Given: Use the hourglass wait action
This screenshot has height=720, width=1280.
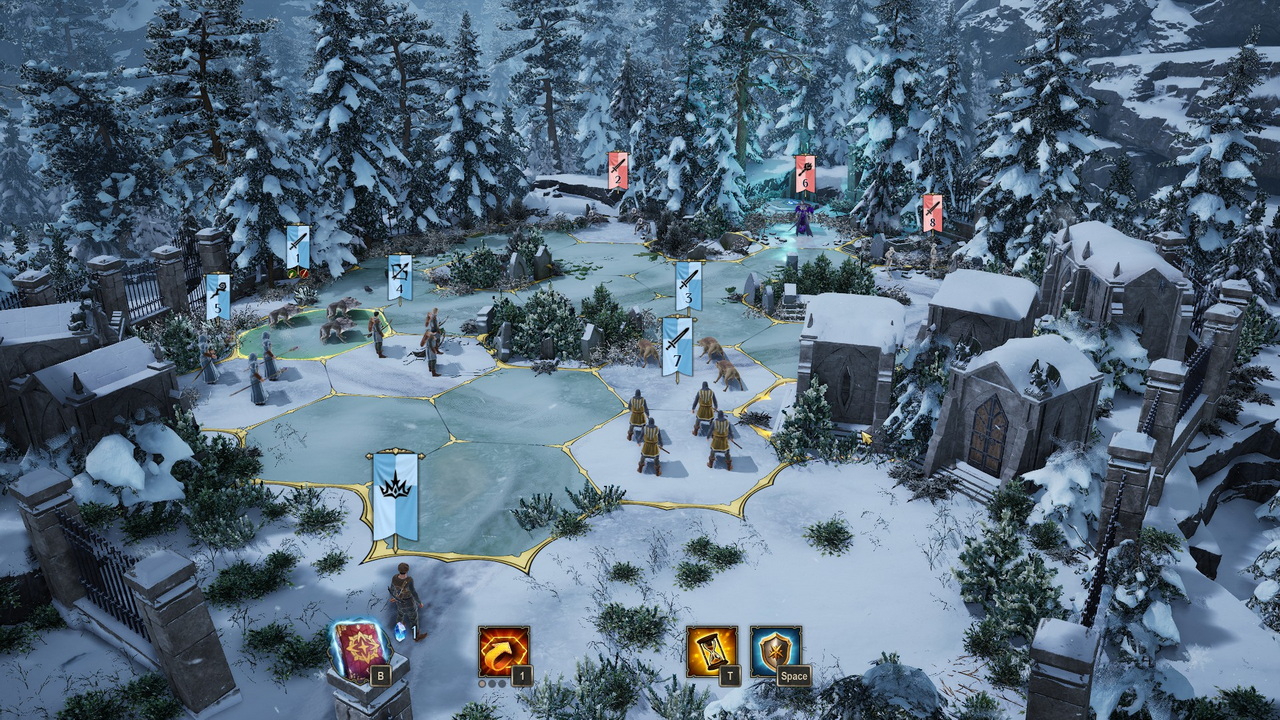Looking at the screenshot, I should pos(711,651).
